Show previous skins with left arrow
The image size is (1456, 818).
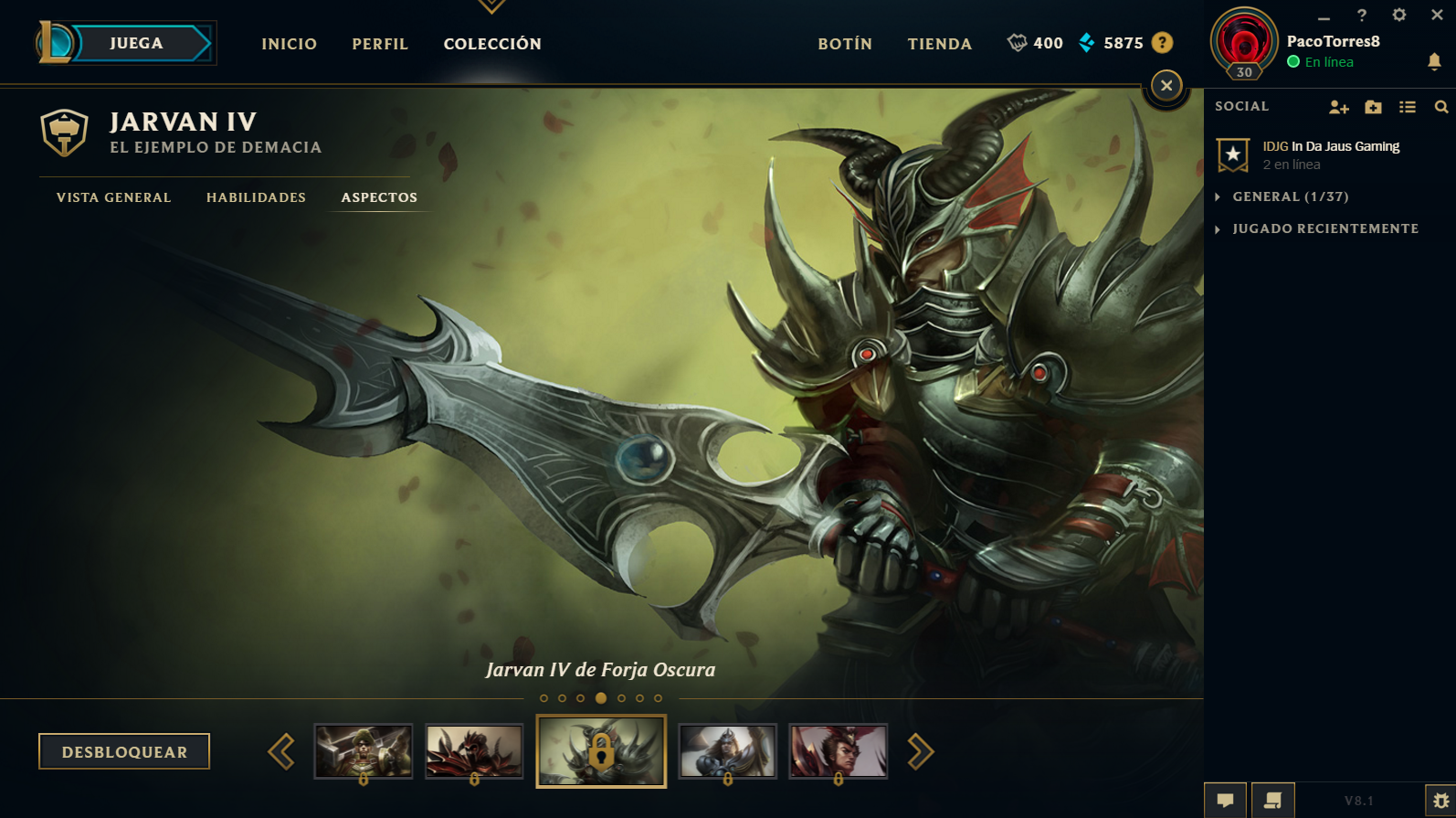click(281, 751)
